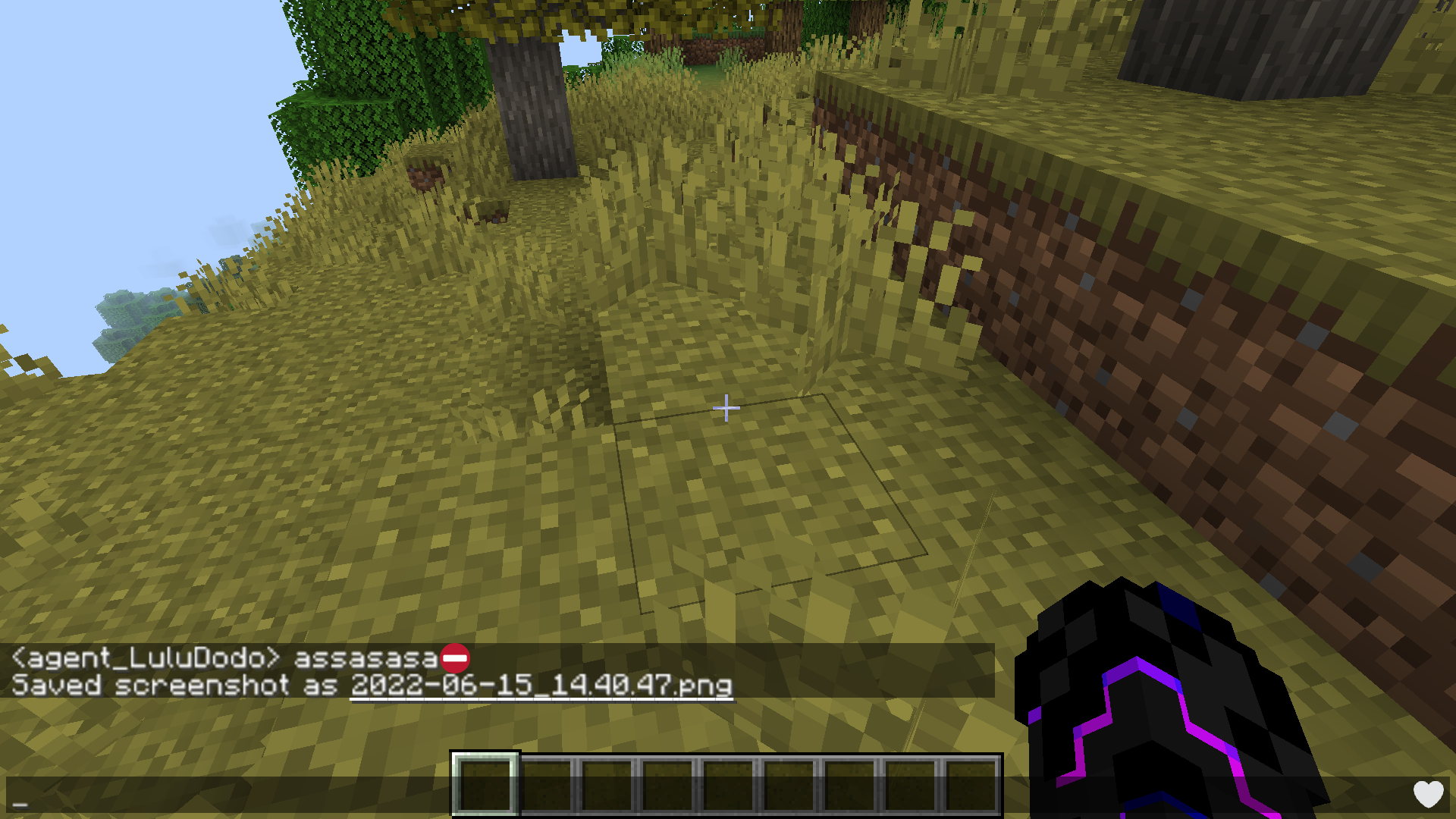
Task: Select the eighth hotbar slot
Action: click(910, 785)
